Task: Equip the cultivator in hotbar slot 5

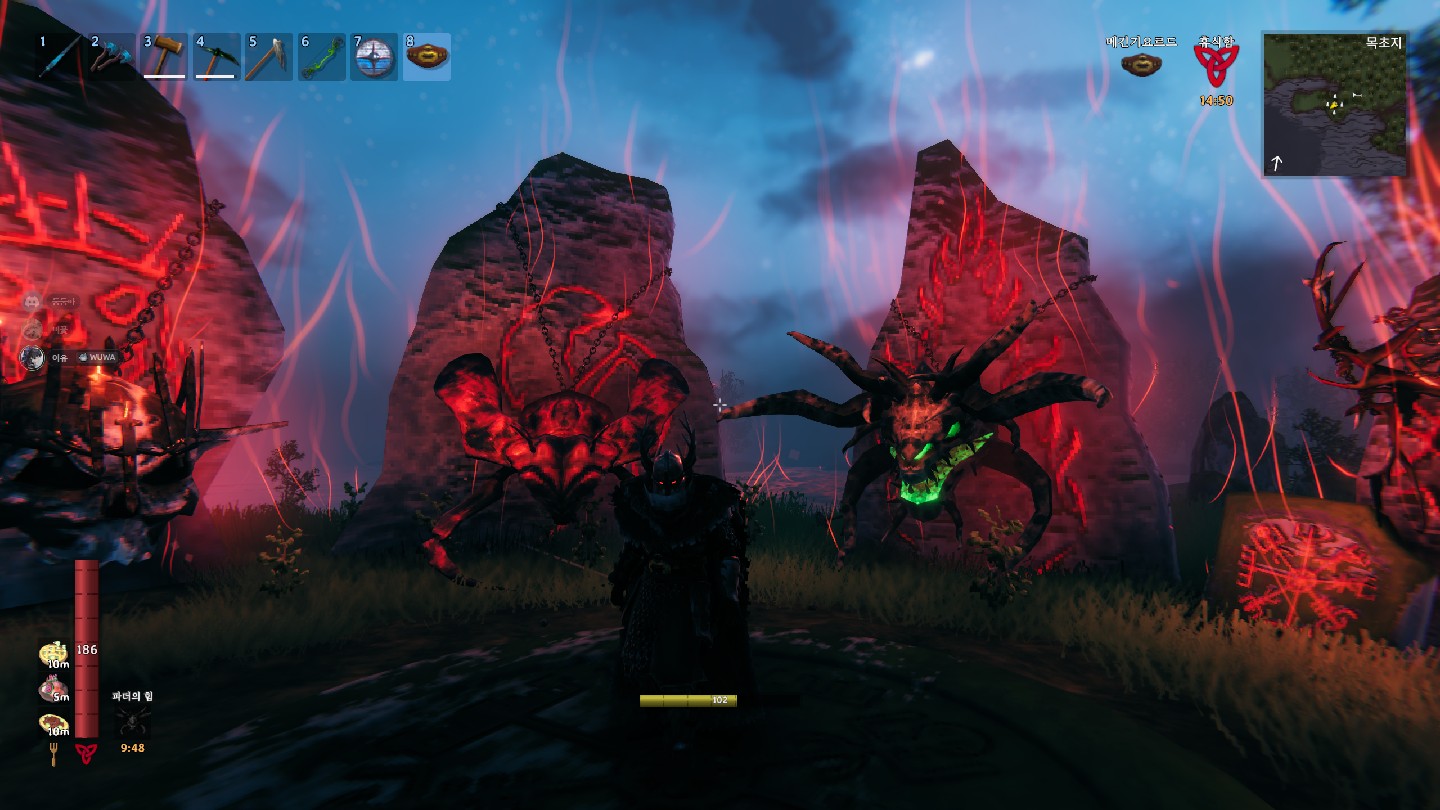Action: 270,57
